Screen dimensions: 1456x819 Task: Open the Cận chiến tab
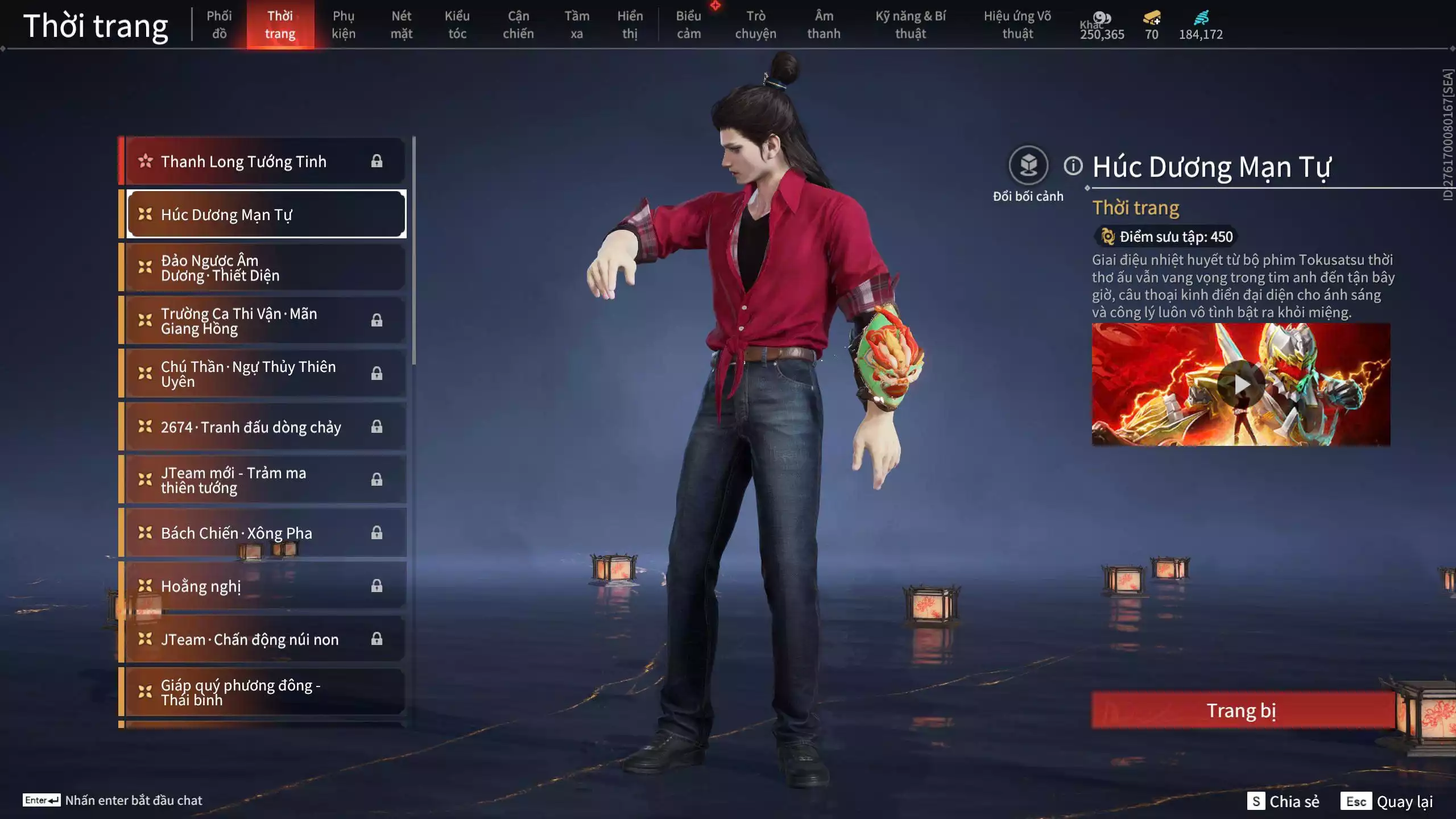pyautogui.click(x=518, y=24)
